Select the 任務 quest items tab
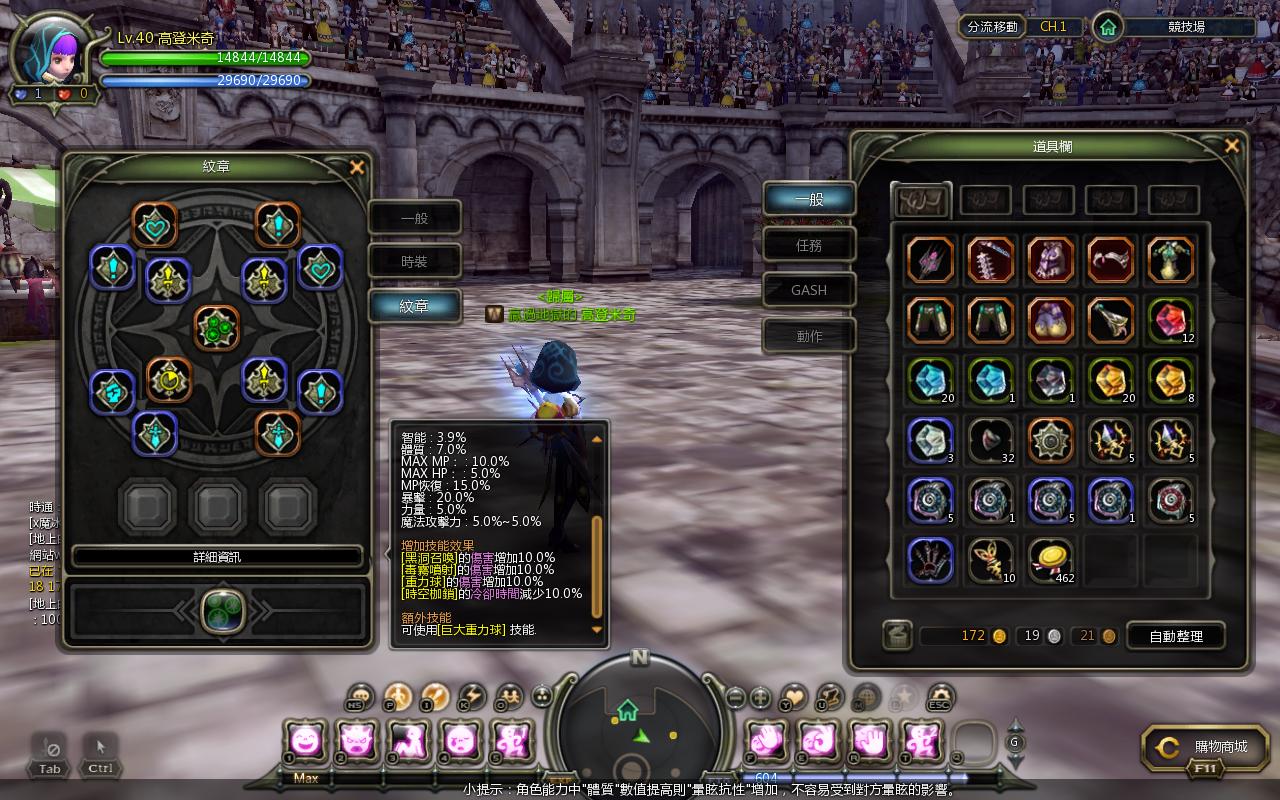Image resolution: width=1280 pixels, height=800 pixels. [809, 245]
